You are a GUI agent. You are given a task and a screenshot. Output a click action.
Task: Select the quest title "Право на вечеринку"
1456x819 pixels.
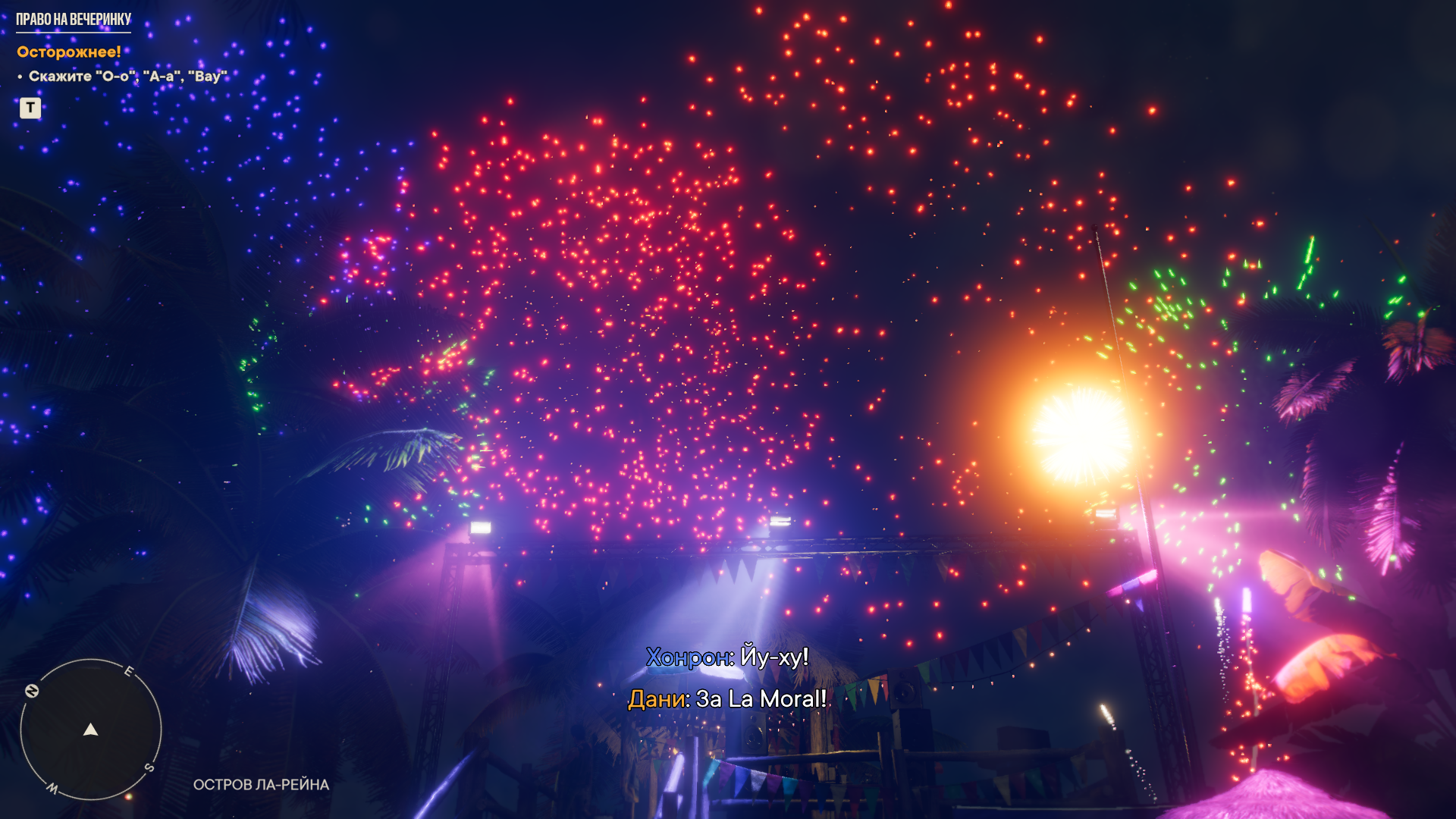point(74,20)
